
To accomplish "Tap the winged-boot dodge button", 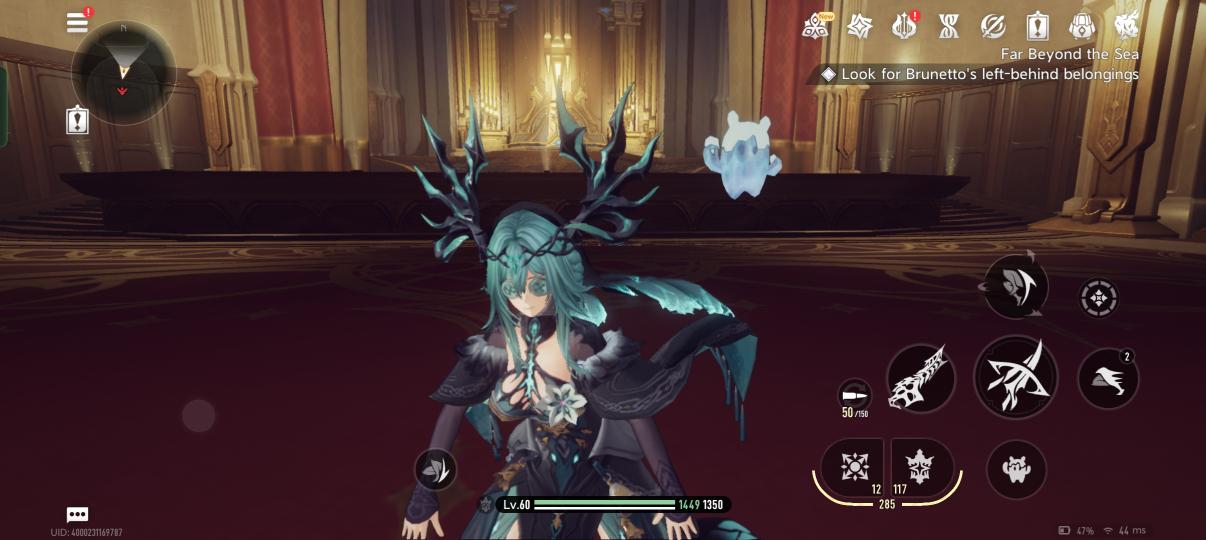I will [x=1108, y=379].
